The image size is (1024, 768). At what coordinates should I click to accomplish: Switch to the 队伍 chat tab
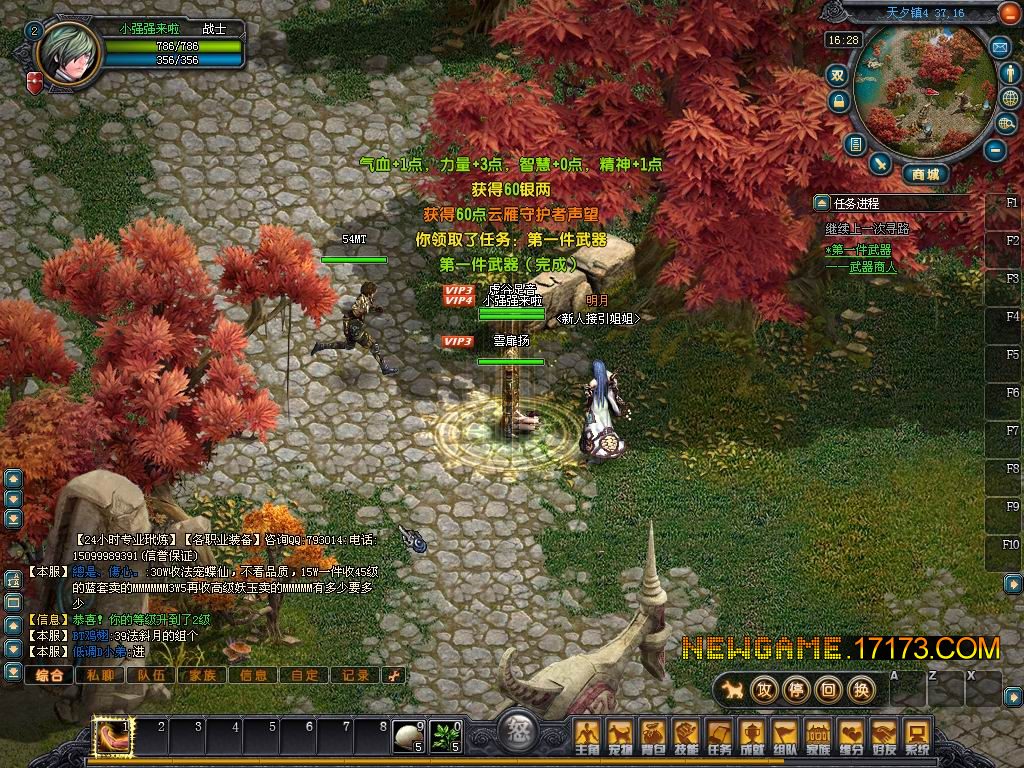coord(151,675)
